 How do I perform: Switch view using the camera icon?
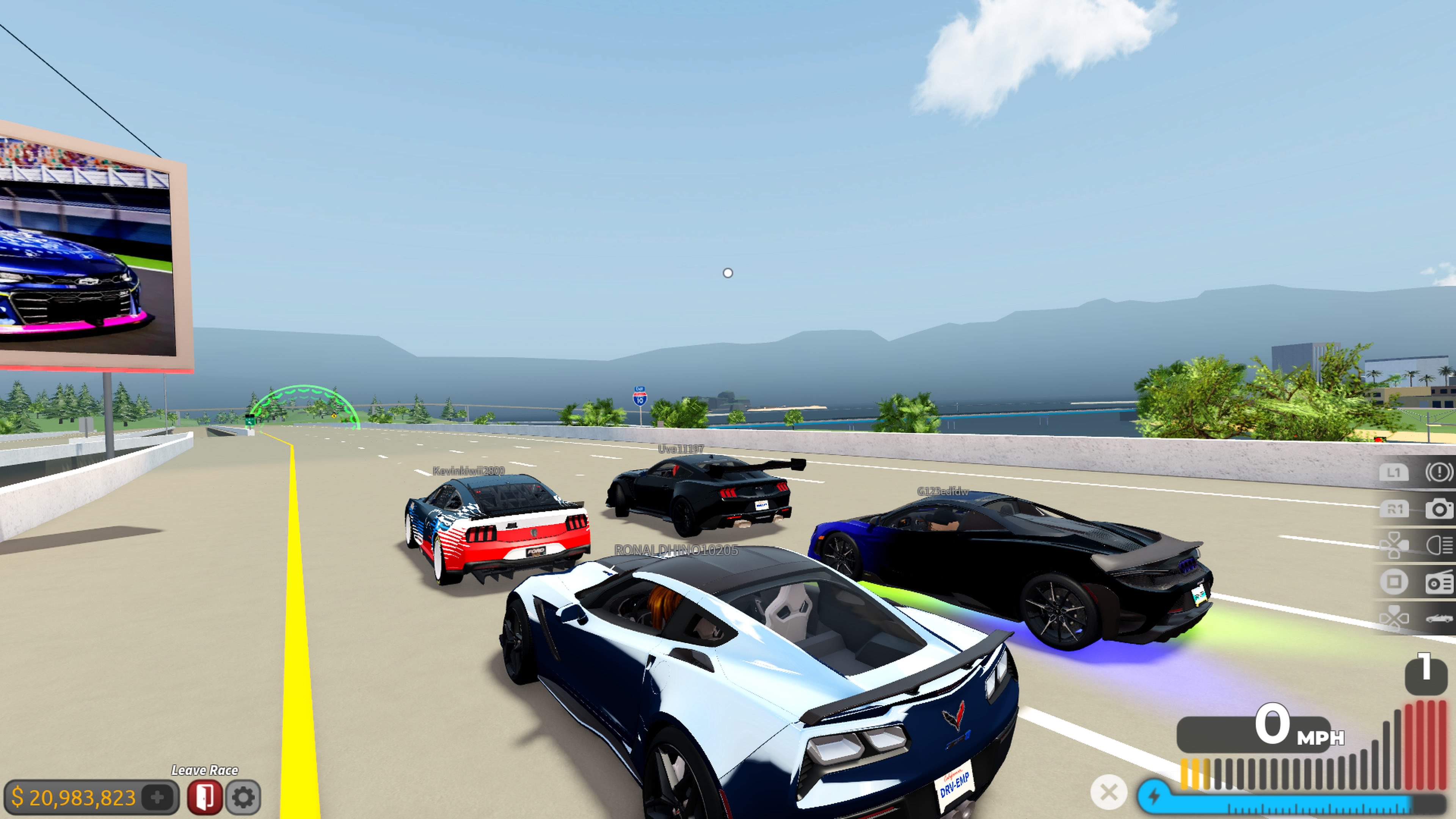point(1439,509)
